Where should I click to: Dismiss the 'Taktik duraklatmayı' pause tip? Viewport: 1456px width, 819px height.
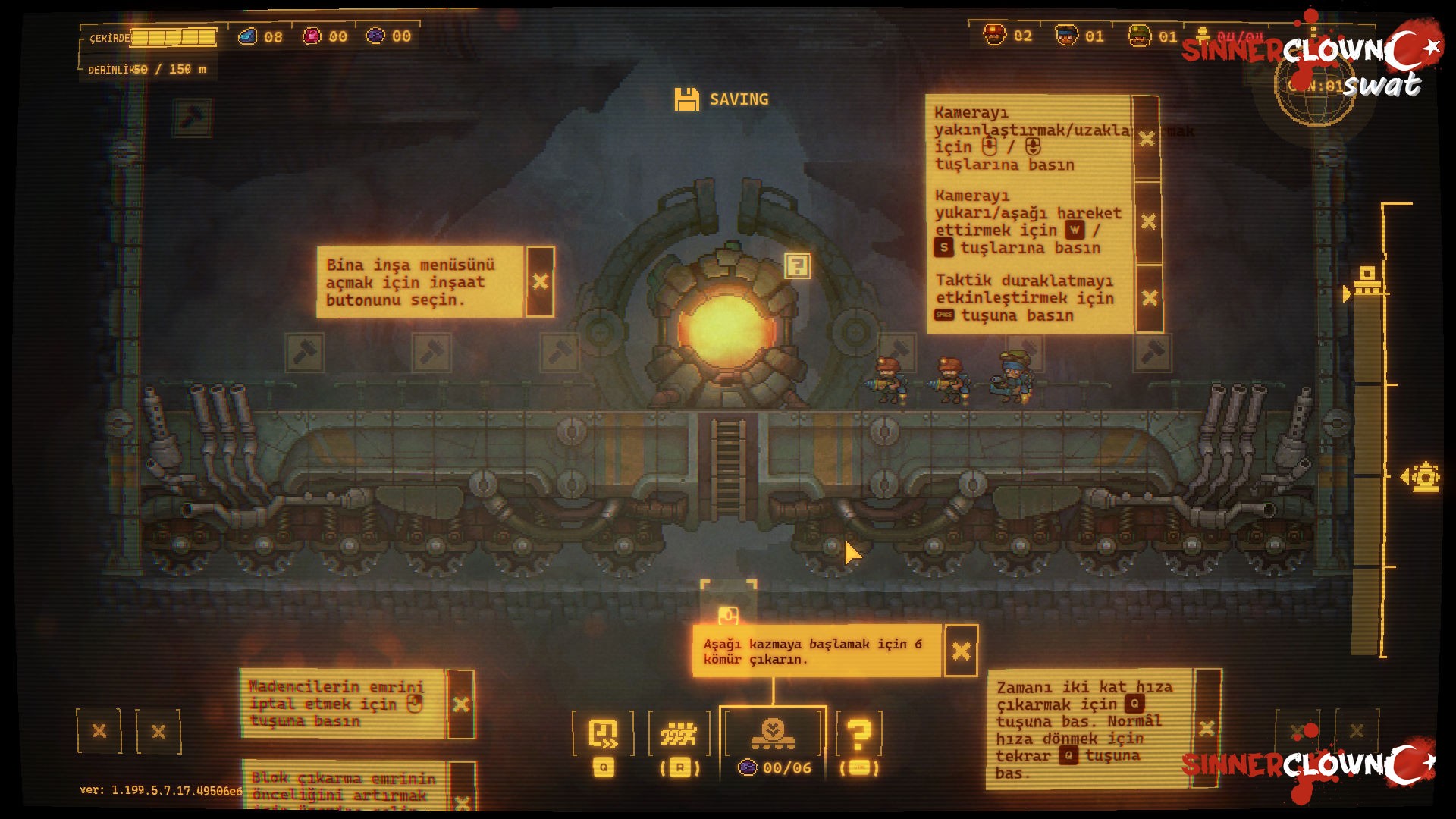[1149, 298]
